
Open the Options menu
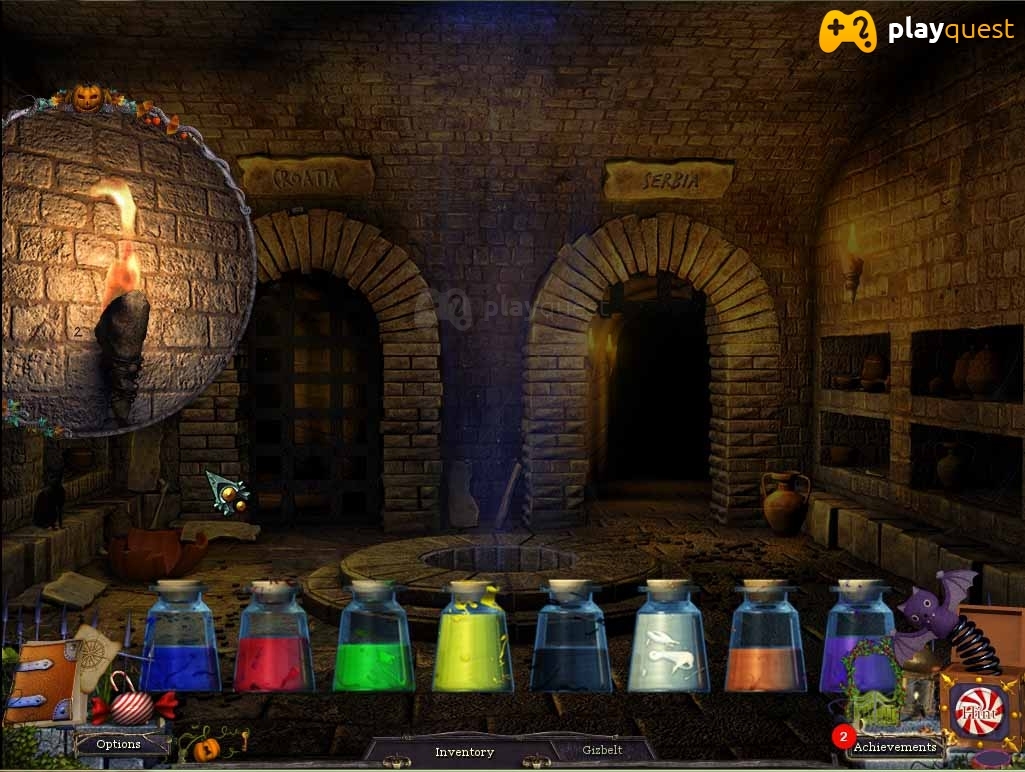tap(119, 744)
